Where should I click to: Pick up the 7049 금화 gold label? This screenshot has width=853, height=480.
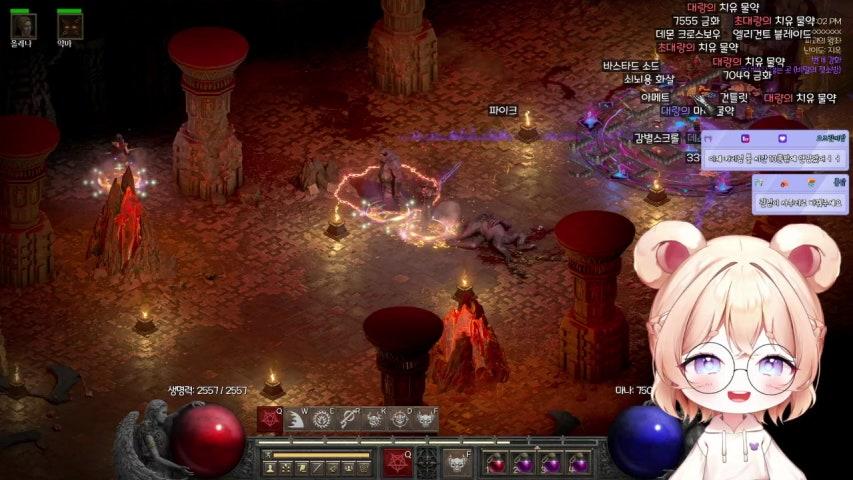pyautogui.click(x=748, y=75)
